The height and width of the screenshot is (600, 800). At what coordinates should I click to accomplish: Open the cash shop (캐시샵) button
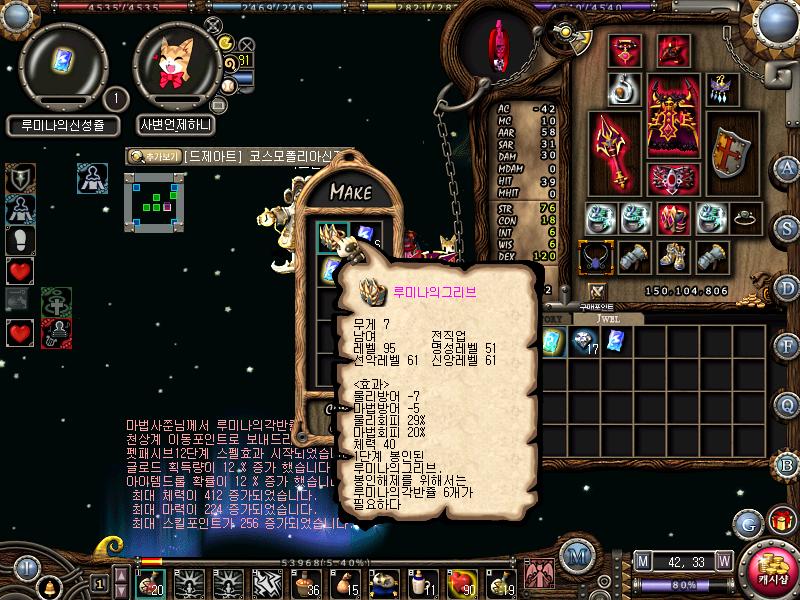tap(772, 568)
